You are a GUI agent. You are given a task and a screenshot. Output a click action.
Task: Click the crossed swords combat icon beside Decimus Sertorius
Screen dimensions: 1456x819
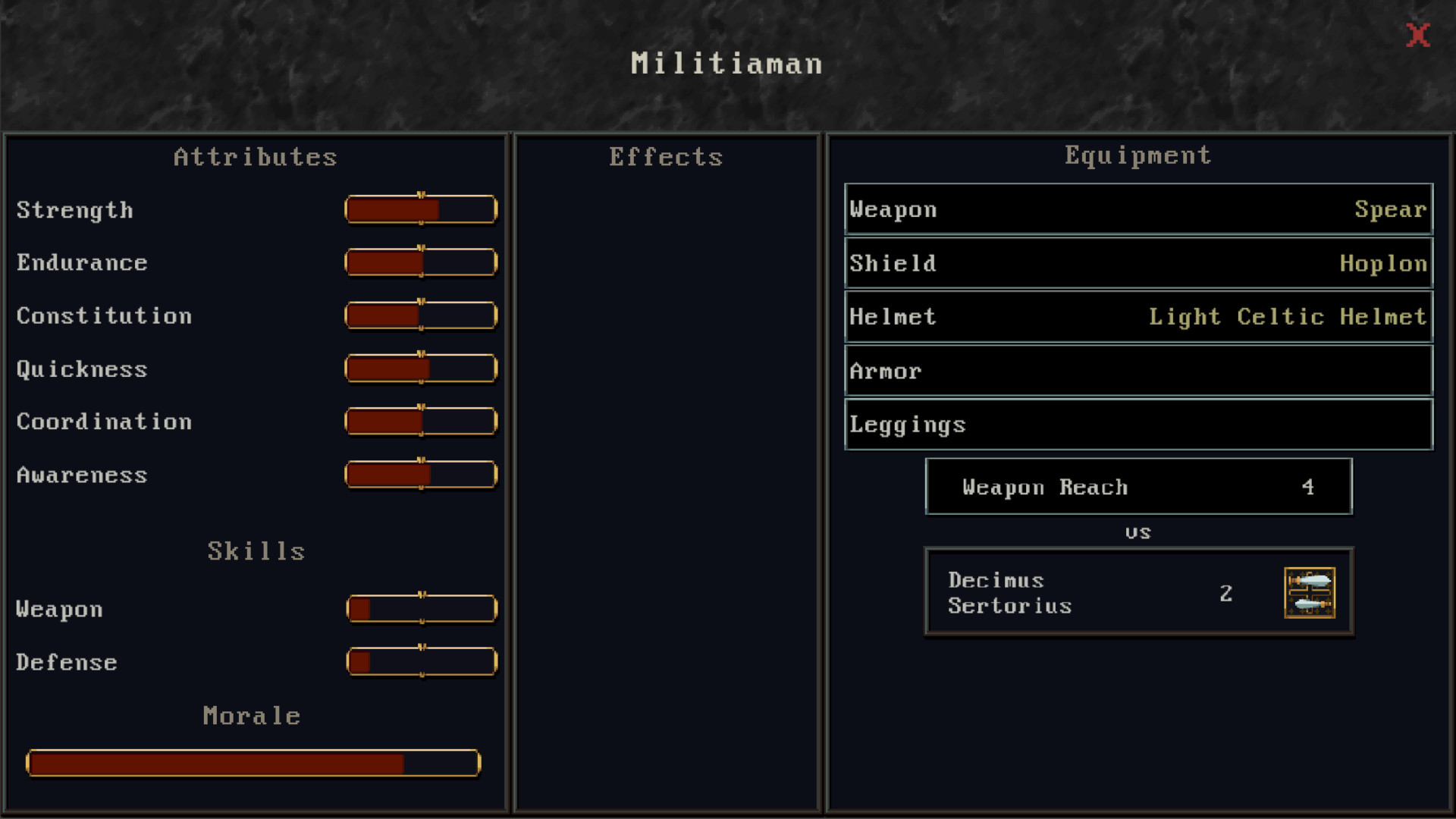point(1310,594)
